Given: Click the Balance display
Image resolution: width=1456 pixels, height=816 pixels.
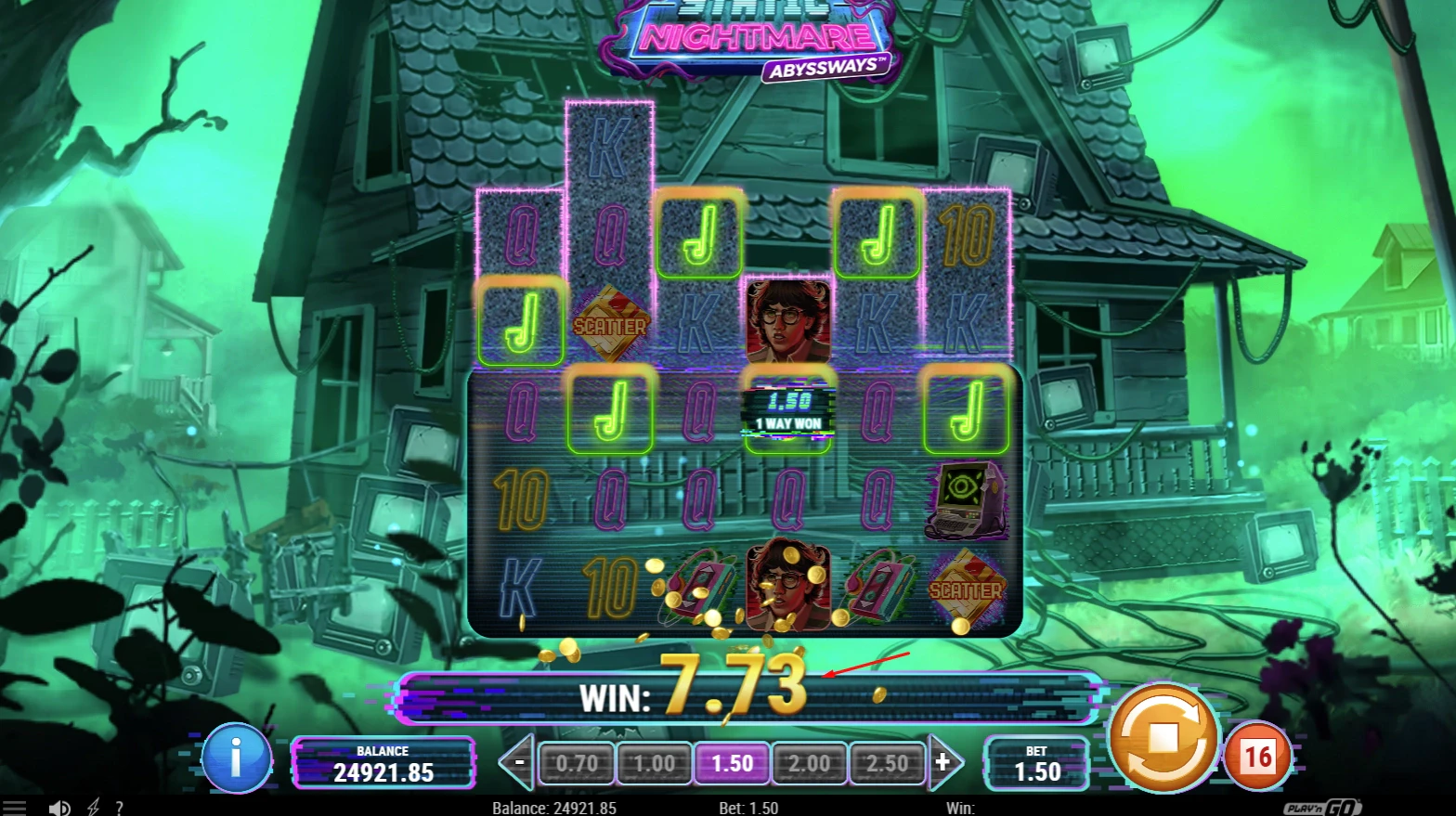Looking at the screenshot, I should point(383,762).
